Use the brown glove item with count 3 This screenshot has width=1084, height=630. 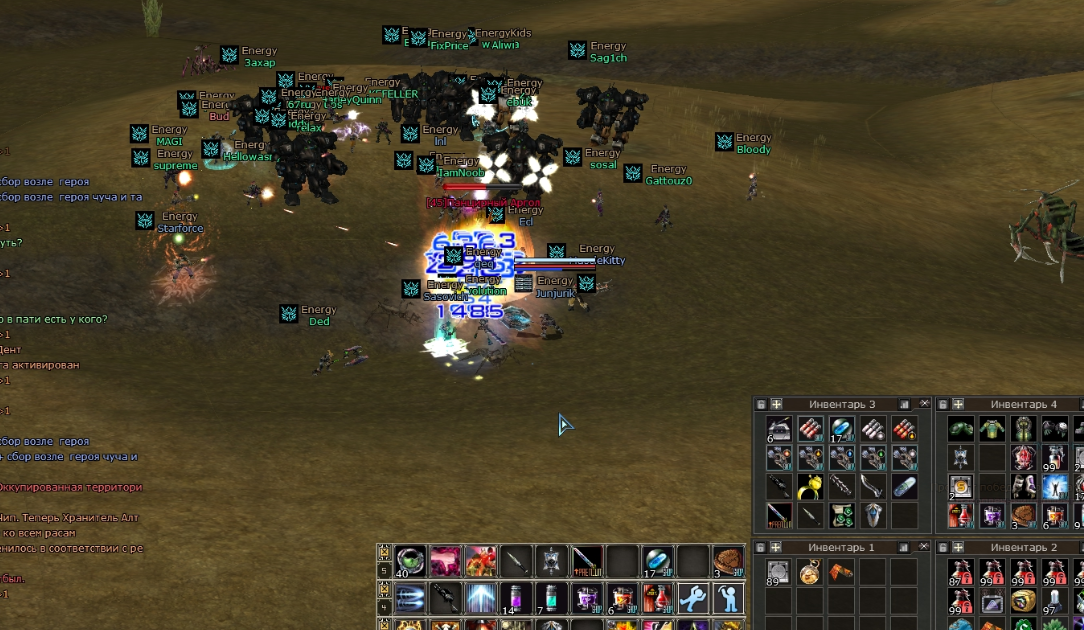[x=727, y=561]
